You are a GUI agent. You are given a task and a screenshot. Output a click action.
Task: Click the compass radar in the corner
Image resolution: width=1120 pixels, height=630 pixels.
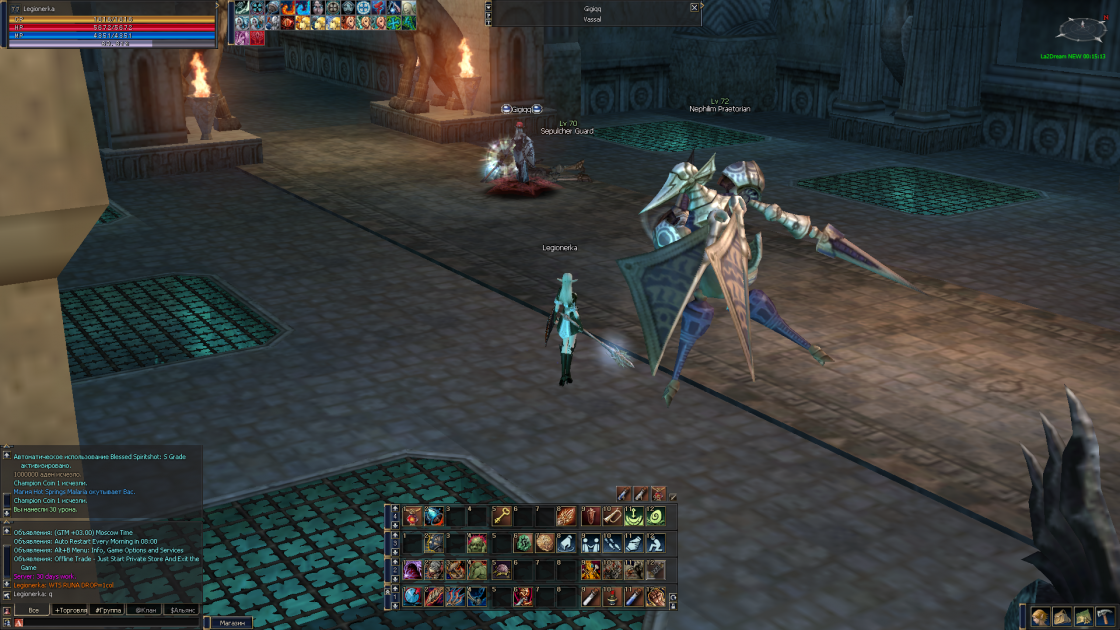(x=1086, y=28)
